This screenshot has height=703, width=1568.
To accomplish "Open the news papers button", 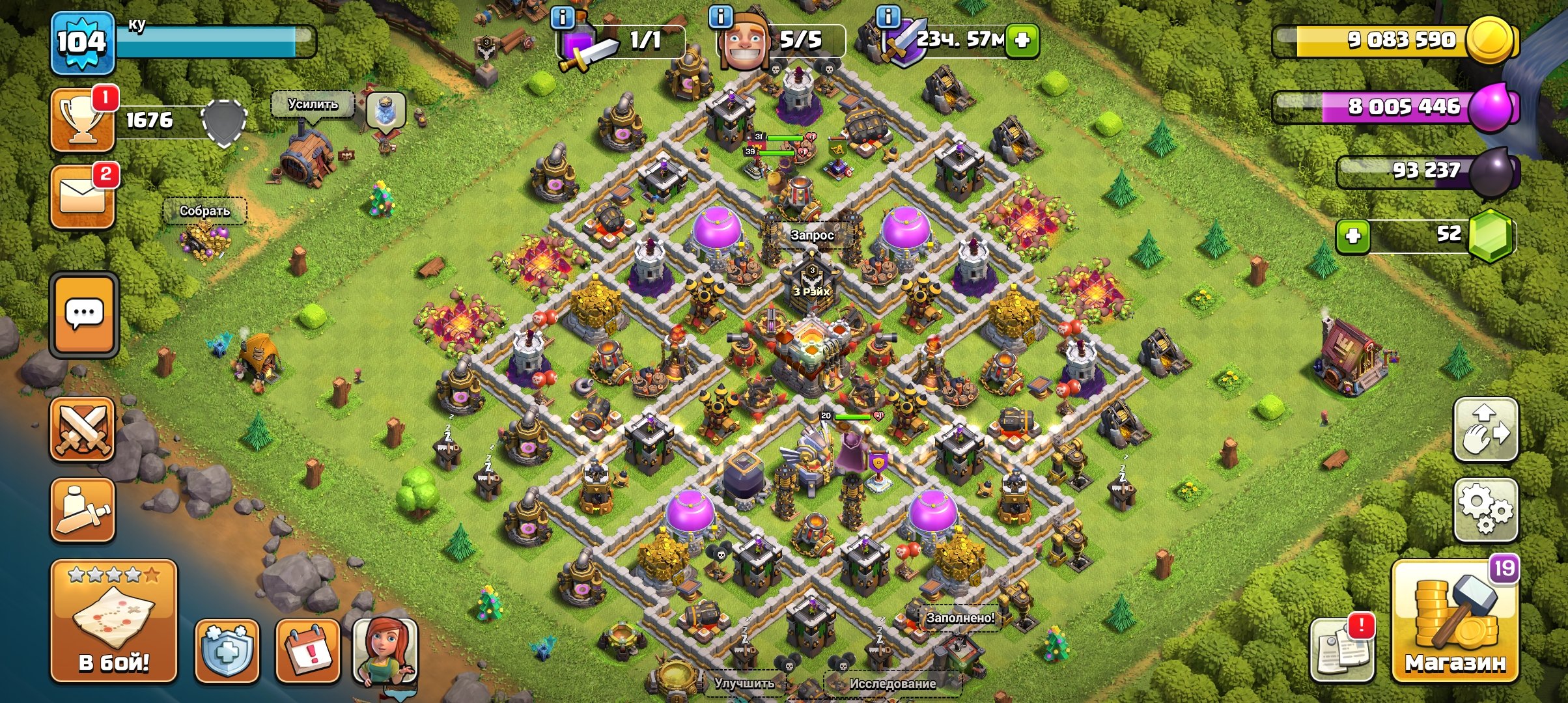I will point(1341,650).
